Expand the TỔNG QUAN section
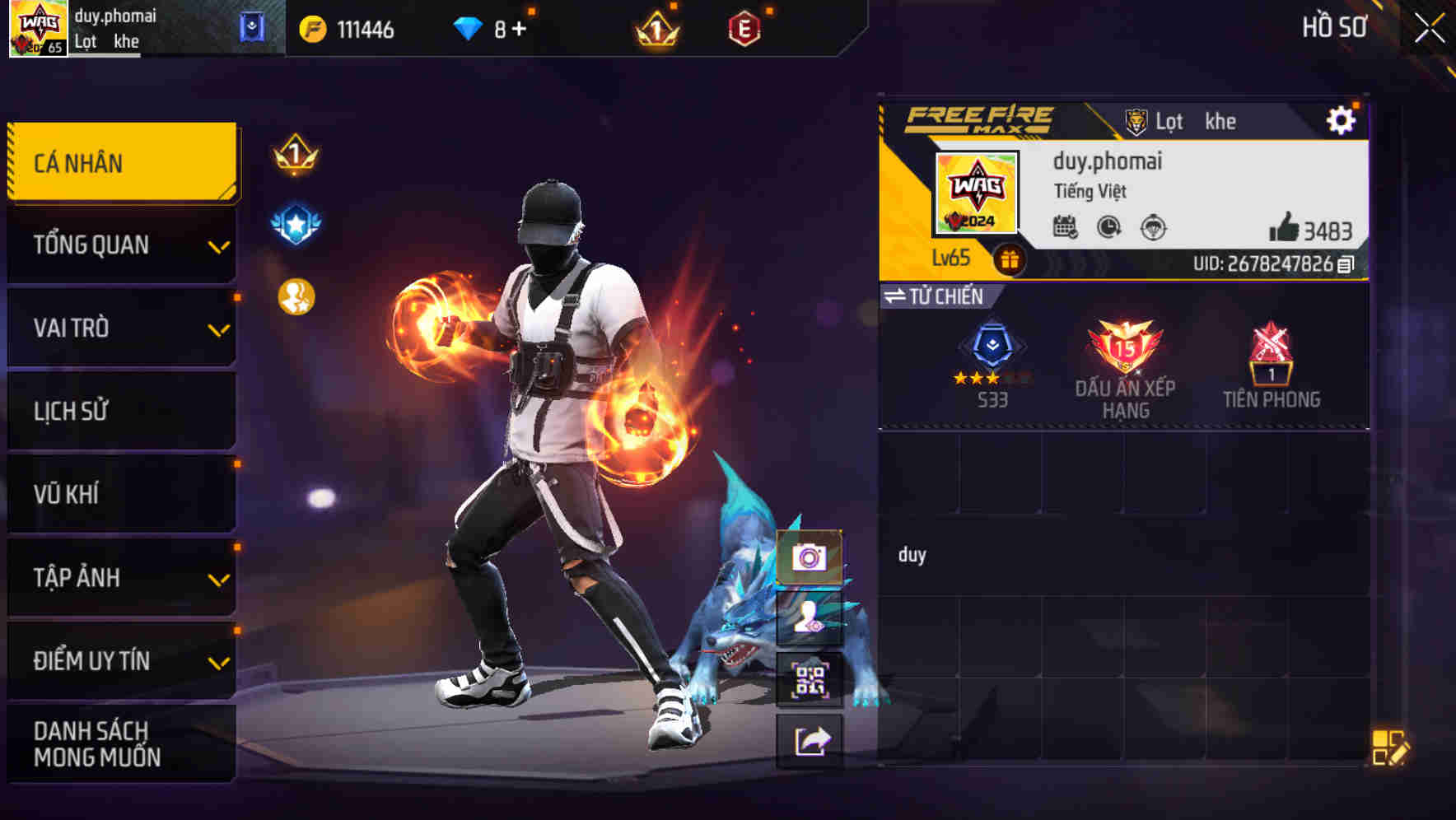This screenshot has width=1456, height=820. [x=120, y=245]
